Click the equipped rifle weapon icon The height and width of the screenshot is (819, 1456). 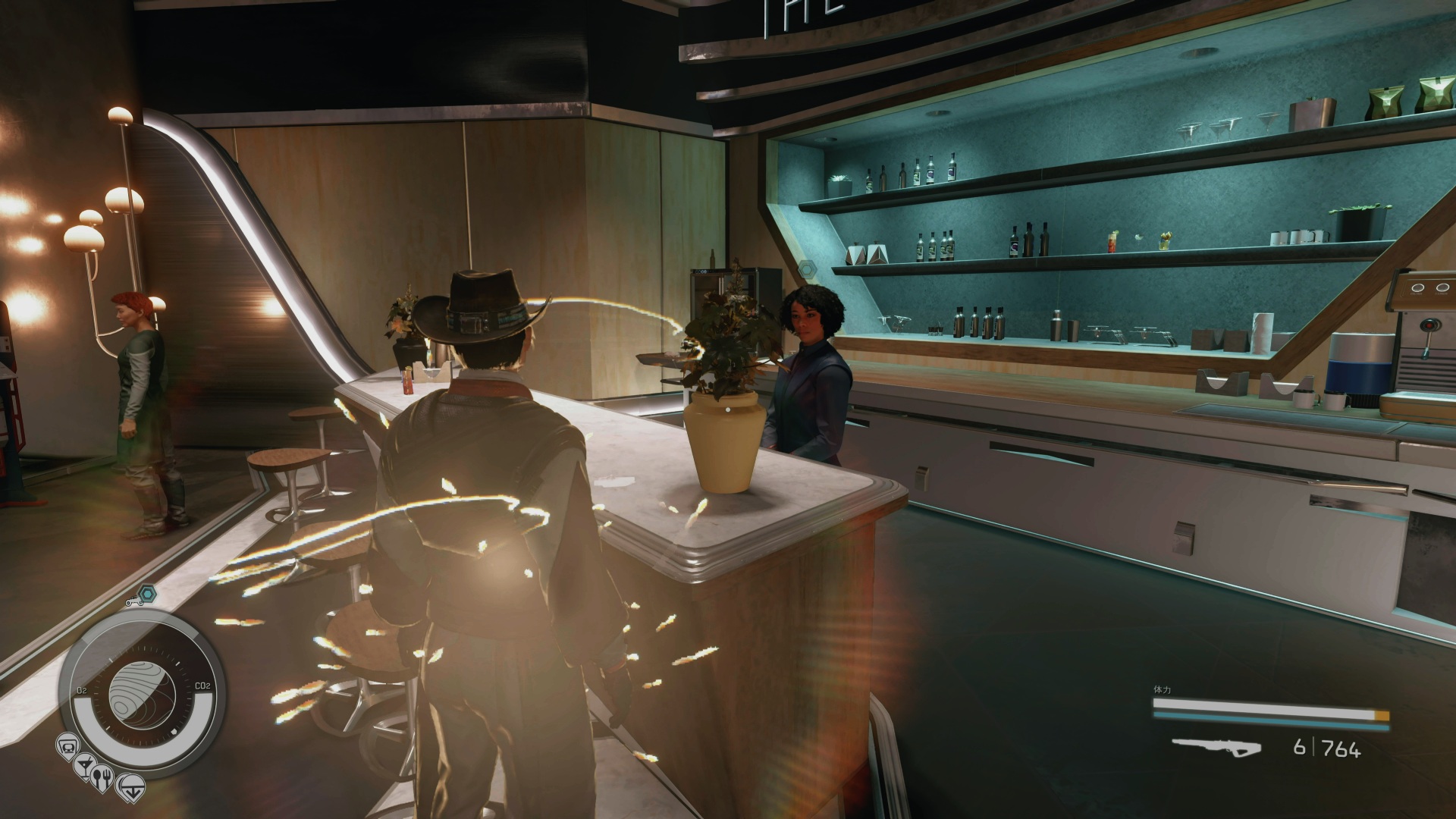tap(1216, 748)
